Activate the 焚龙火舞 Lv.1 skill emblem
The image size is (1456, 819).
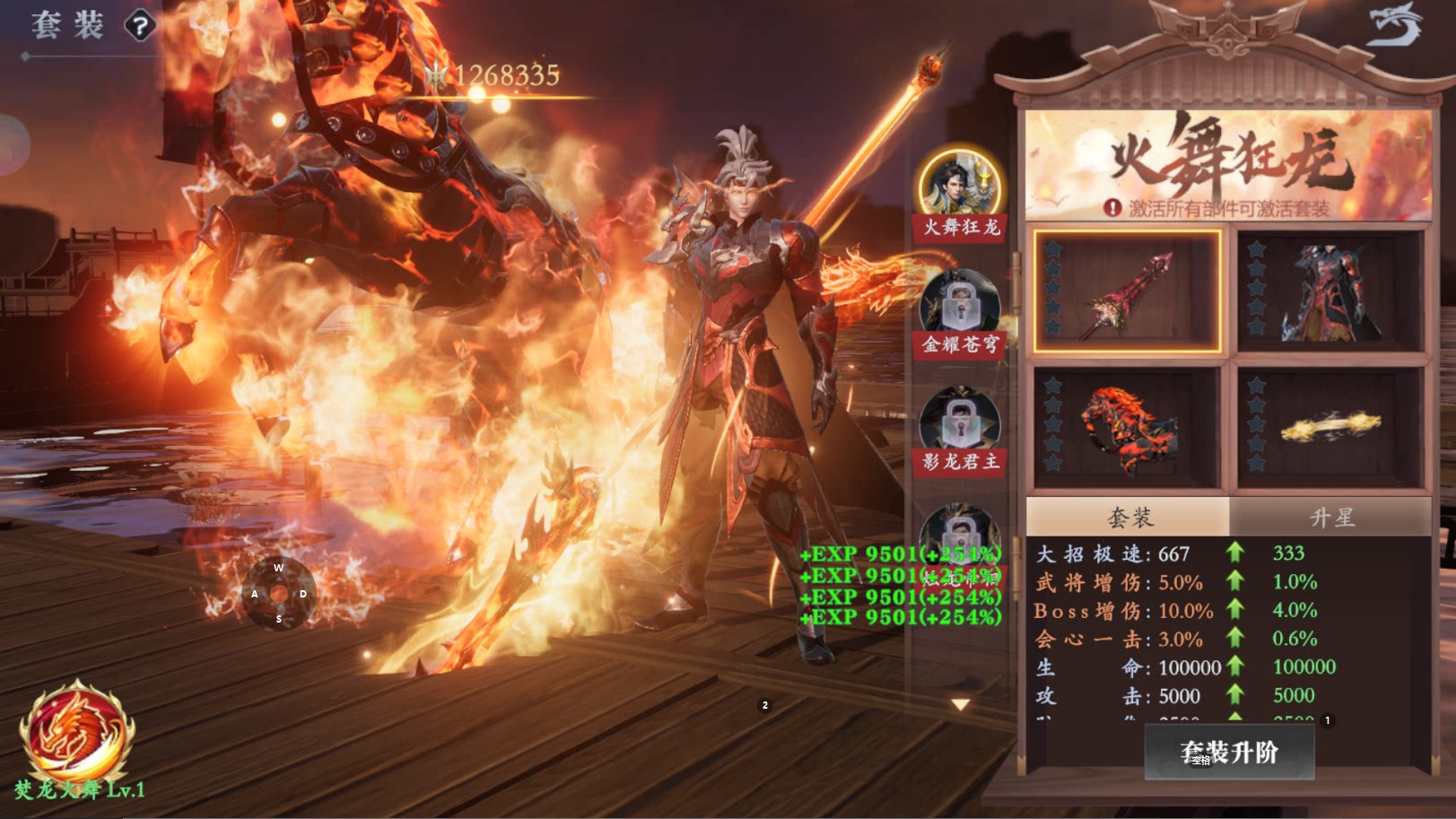[78, 731]
